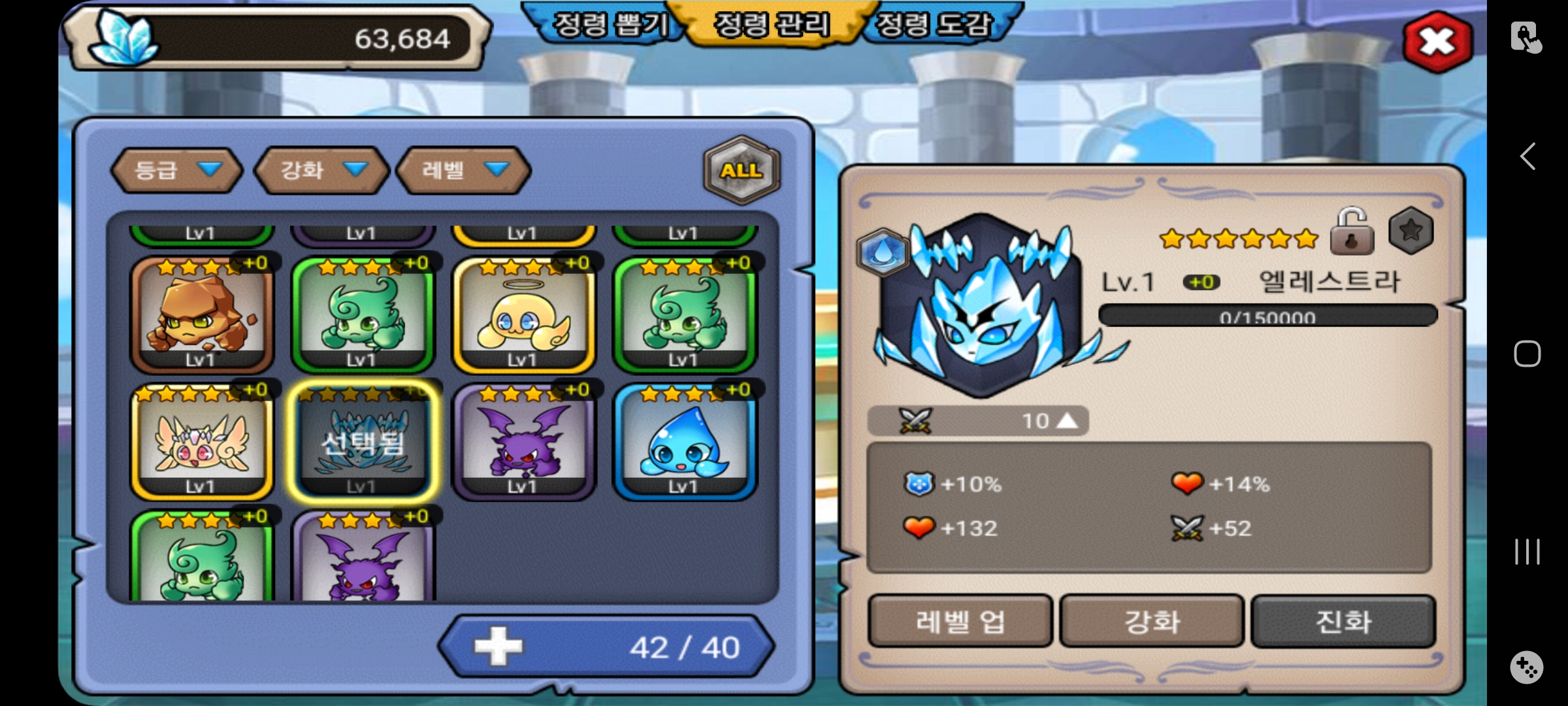
Task: Expand spirit storage with plus button
Action: point(498,647)
